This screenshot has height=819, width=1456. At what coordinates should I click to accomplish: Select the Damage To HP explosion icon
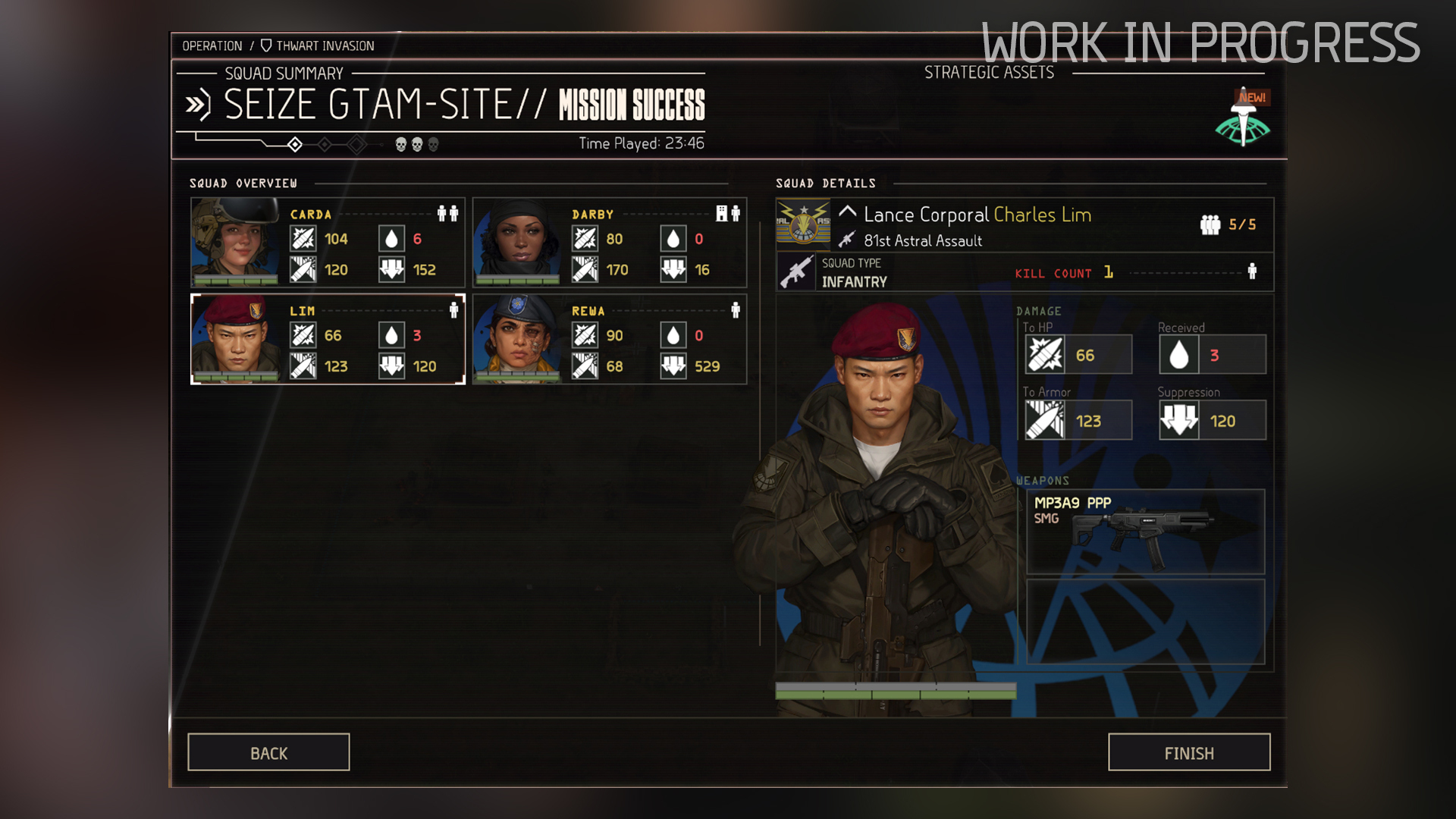(x=1046, y=353)
